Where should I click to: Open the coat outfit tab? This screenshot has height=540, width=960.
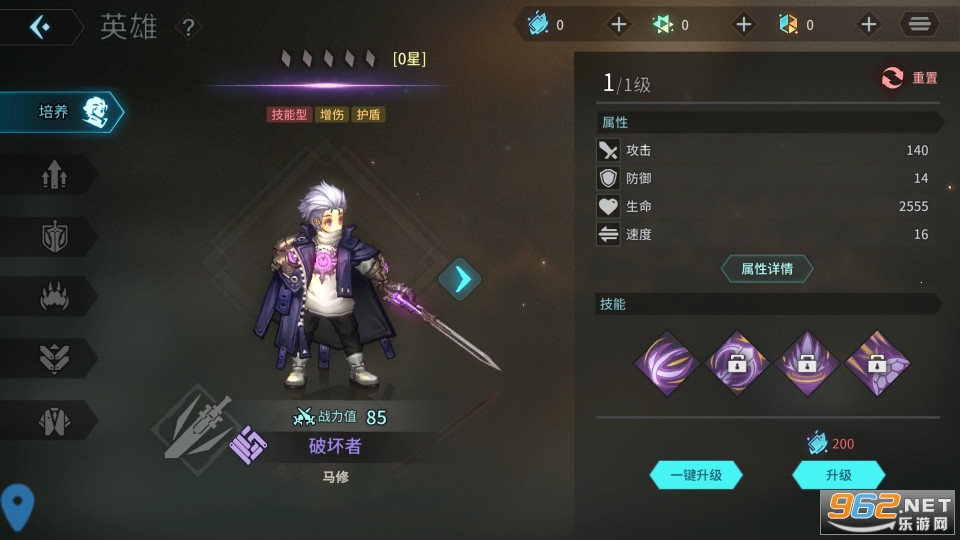54,421
